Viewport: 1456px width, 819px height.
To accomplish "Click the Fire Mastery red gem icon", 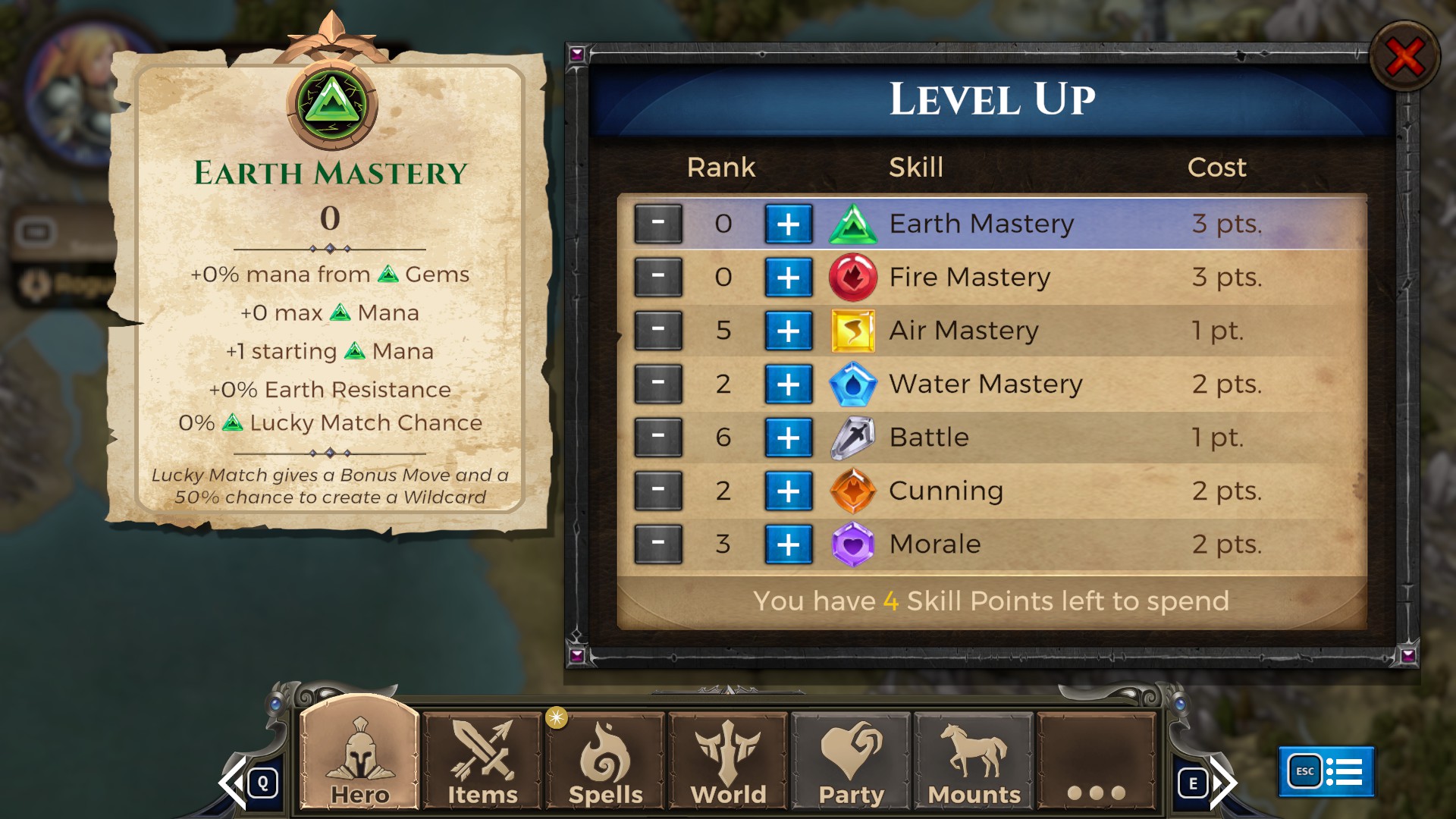I will click(x=854, y=277).
